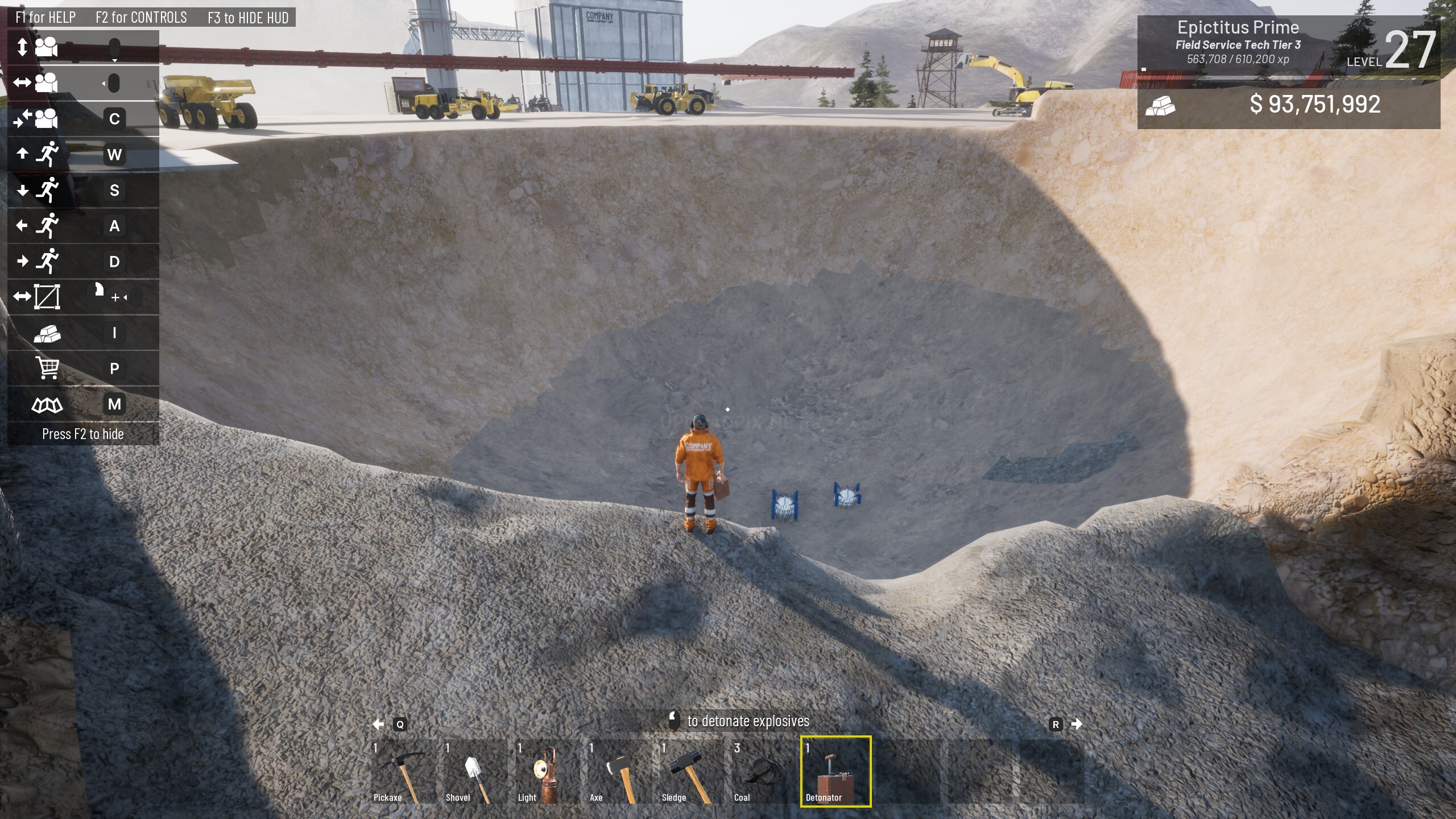Click the highlighted Detonator slot
This screenshot has height=819, width=1456.
[x=835, y=771]
